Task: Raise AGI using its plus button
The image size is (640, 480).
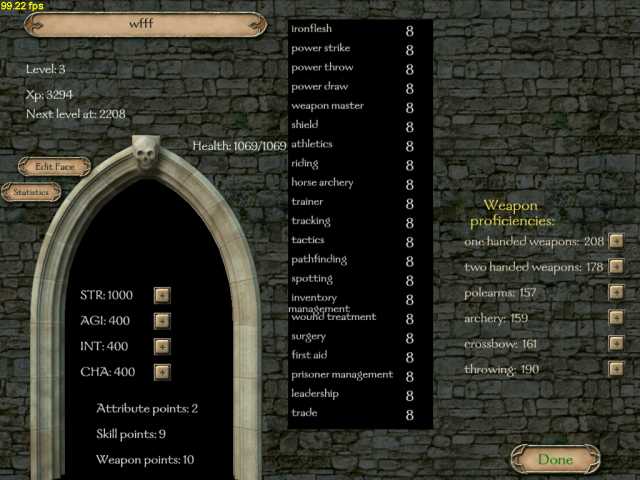Action: point(162,321)
